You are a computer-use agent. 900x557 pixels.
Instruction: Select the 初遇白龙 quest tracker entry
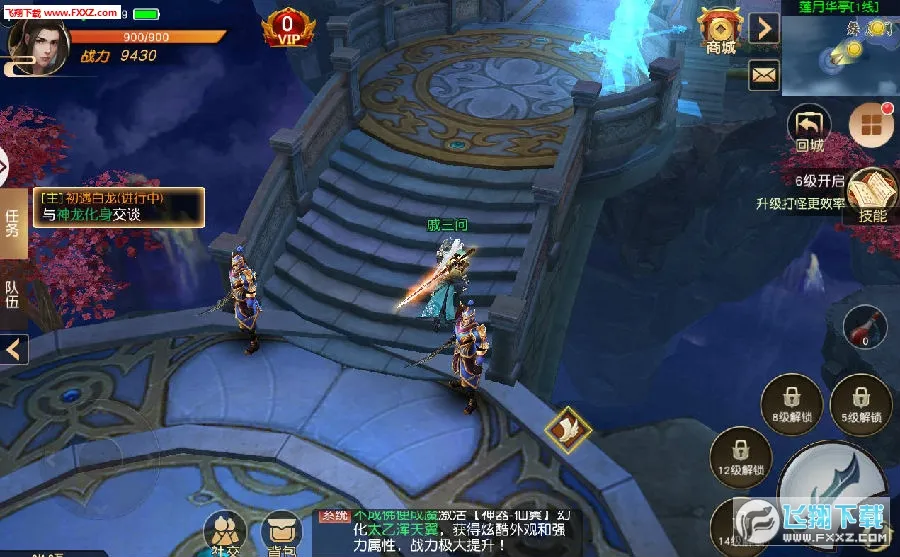click(x=118, y=207)
